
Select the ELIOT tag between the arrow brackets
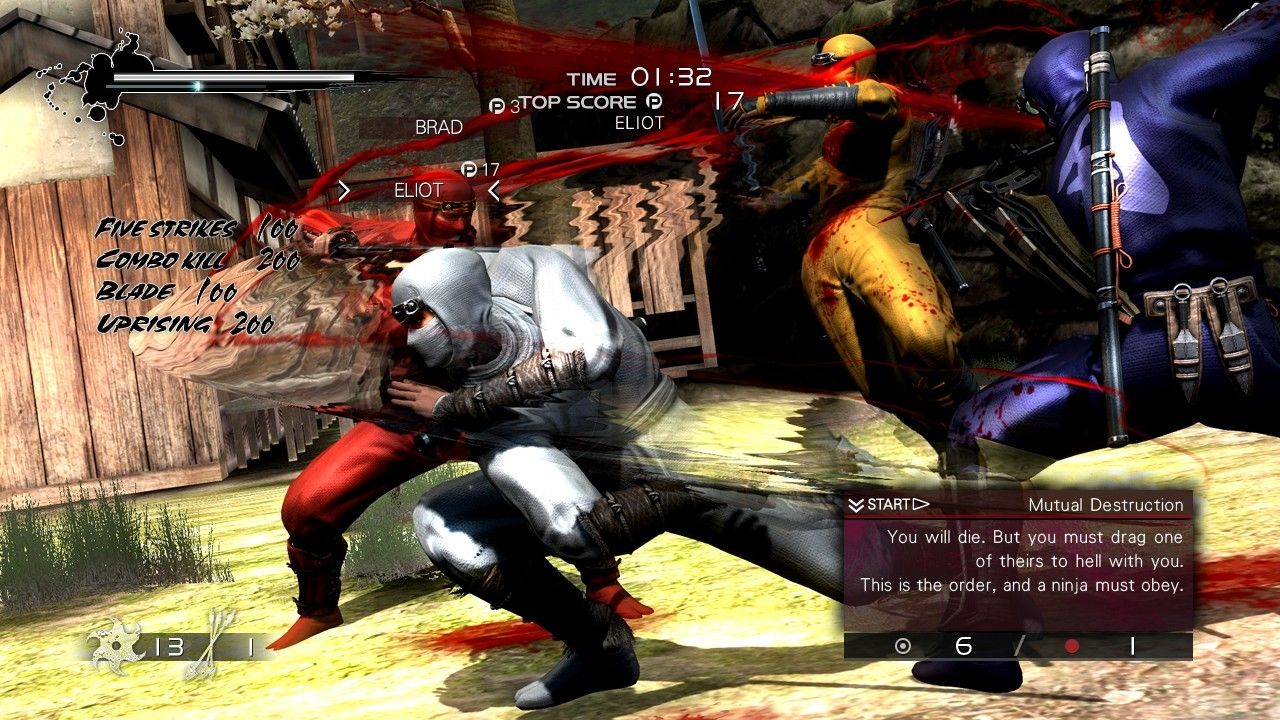click(x=418, y=189)
